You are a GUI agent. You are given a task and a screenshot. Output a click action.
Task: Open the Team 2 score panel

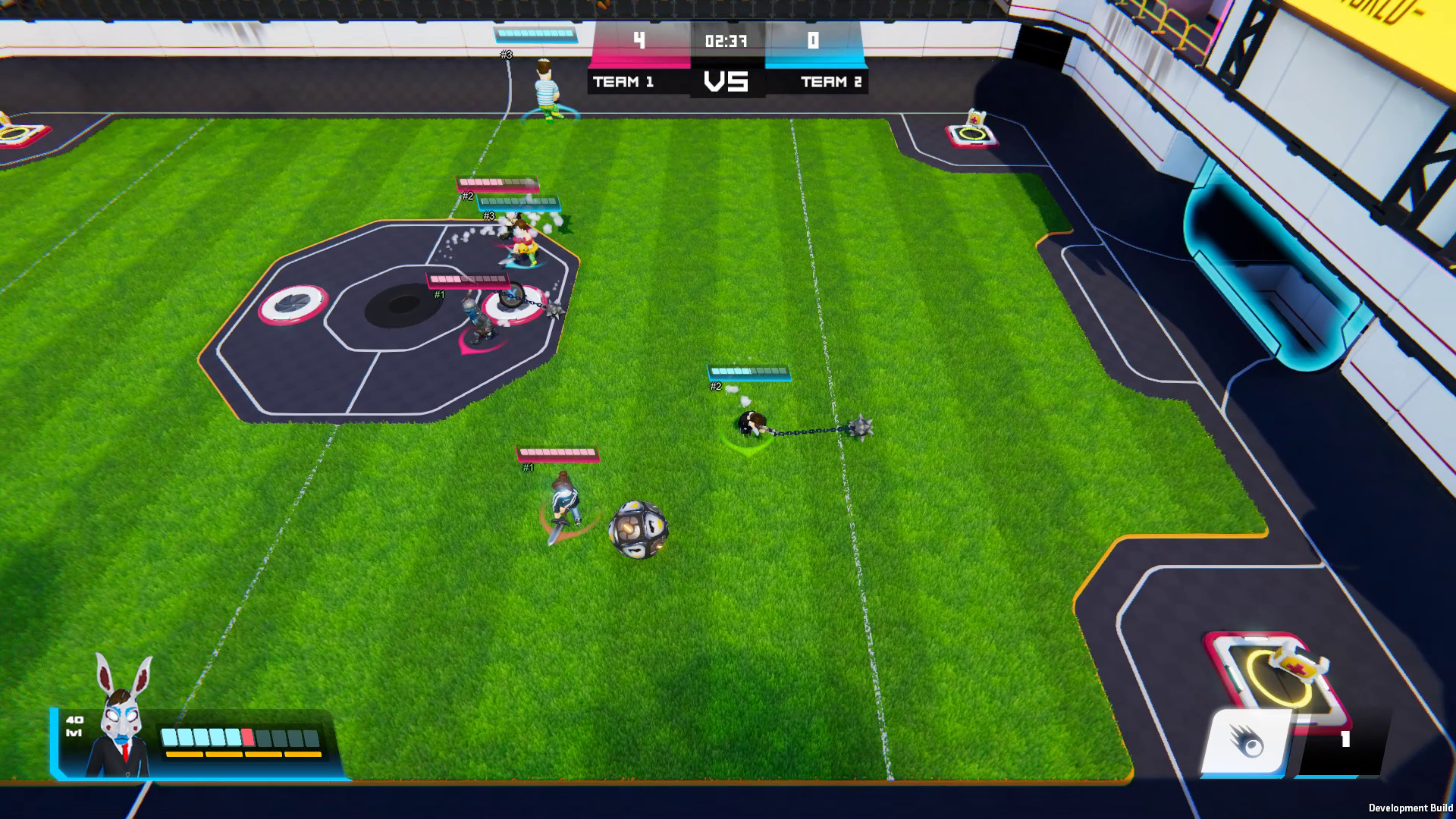coord(812,42)
